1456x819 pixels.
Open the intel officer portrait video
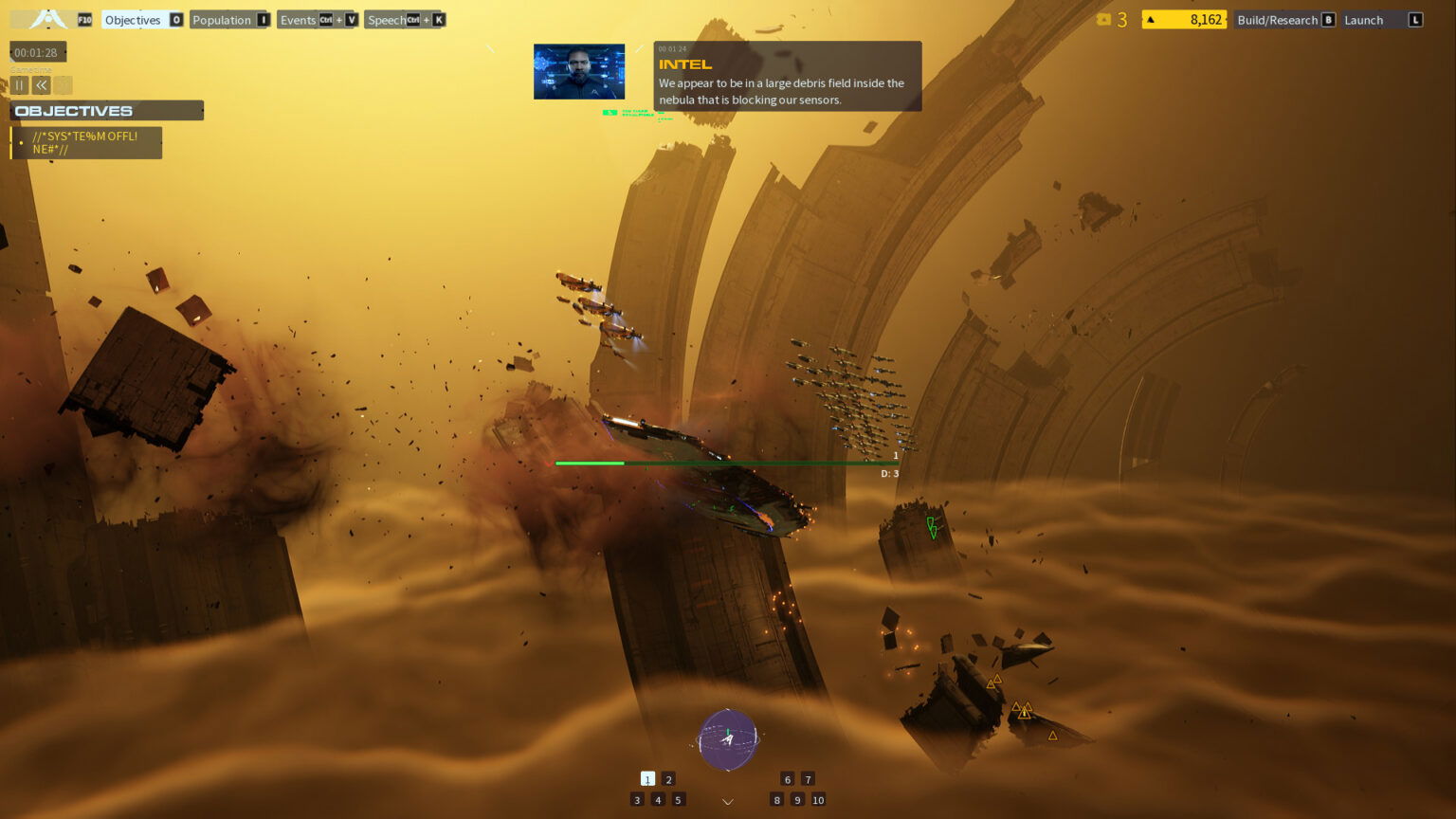pos(577,70)
